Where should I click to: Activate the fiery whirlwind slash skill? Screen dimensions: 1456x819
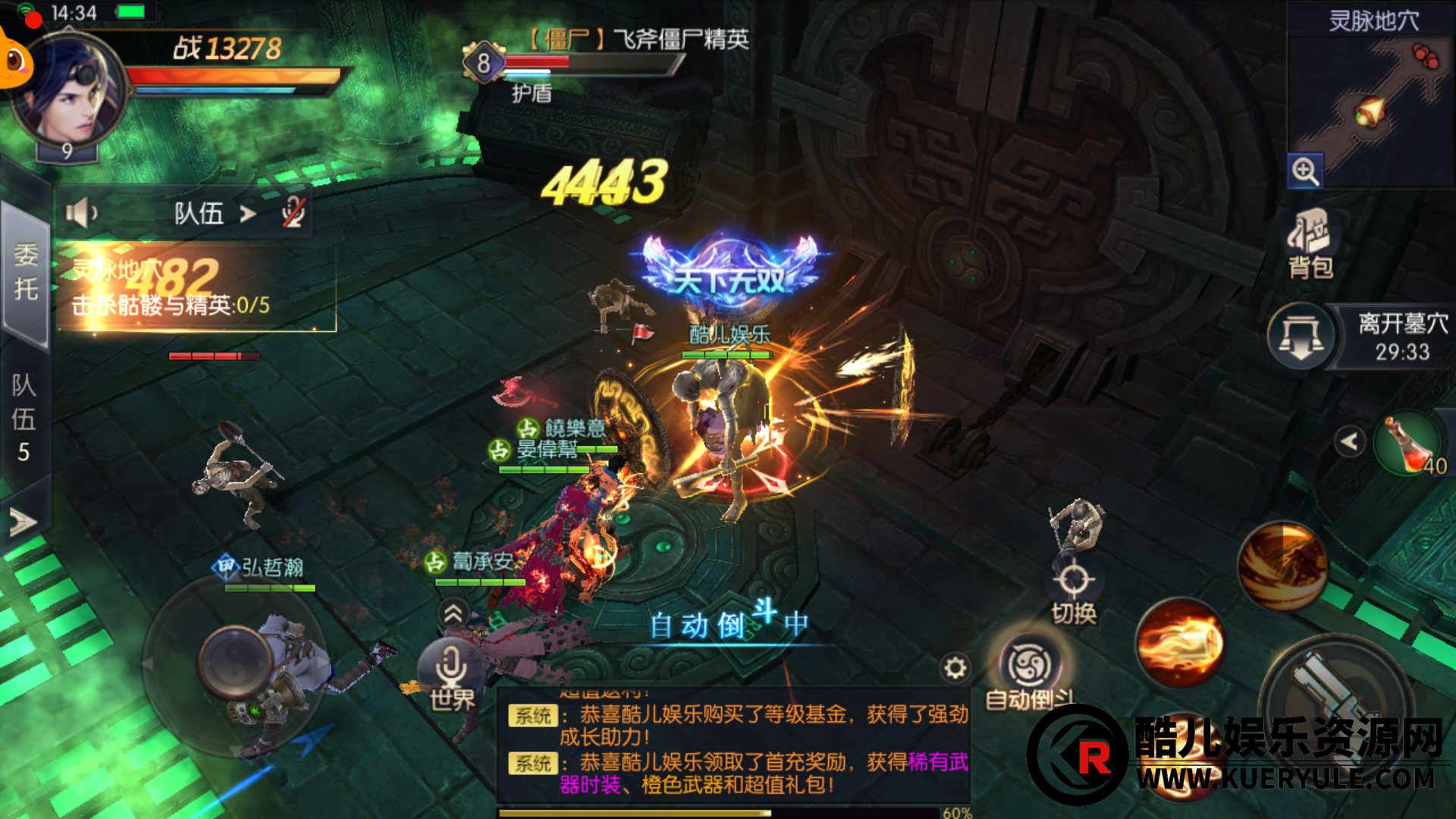pyautogui.click(x=1282, y=566)
